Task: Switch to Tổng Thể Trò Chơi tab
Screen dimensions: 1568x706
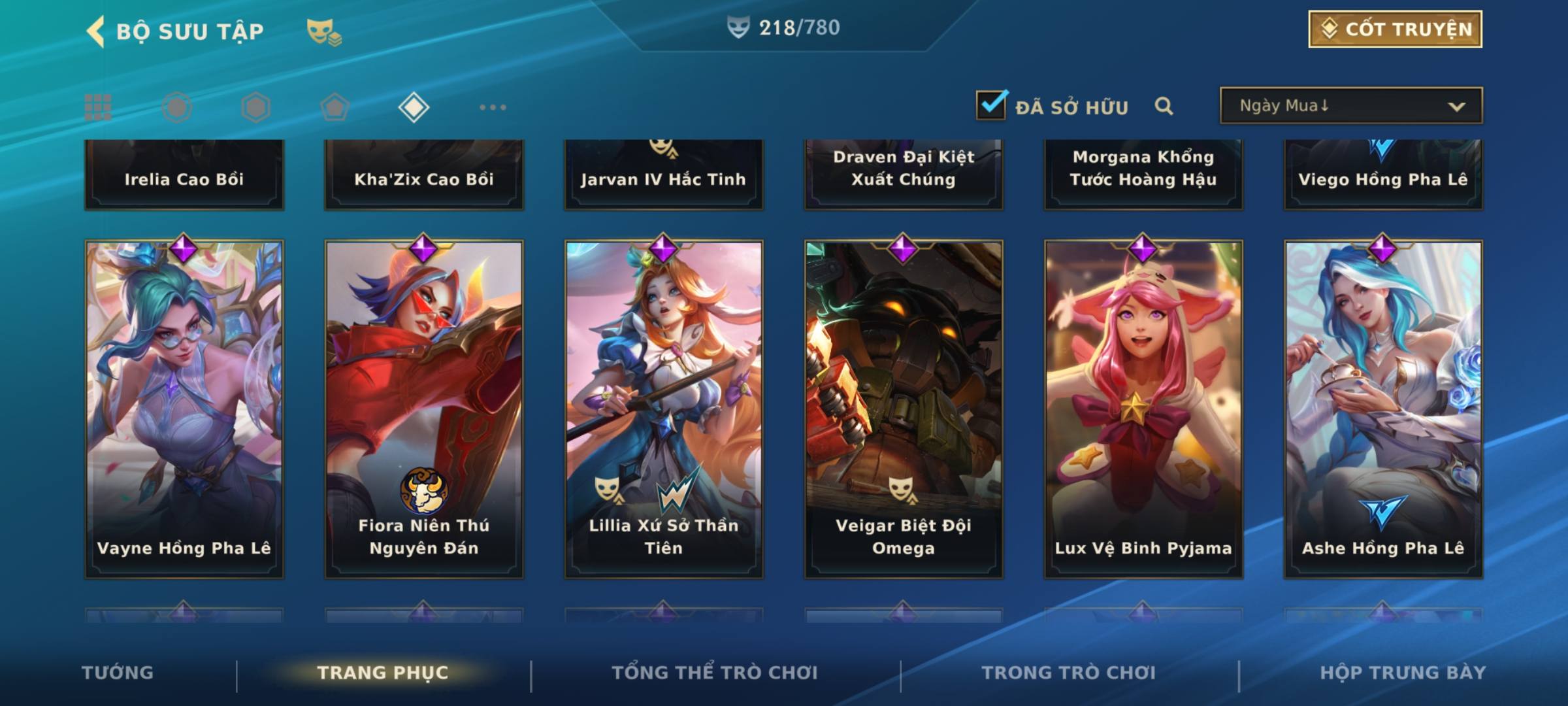Action: point(715,673)
